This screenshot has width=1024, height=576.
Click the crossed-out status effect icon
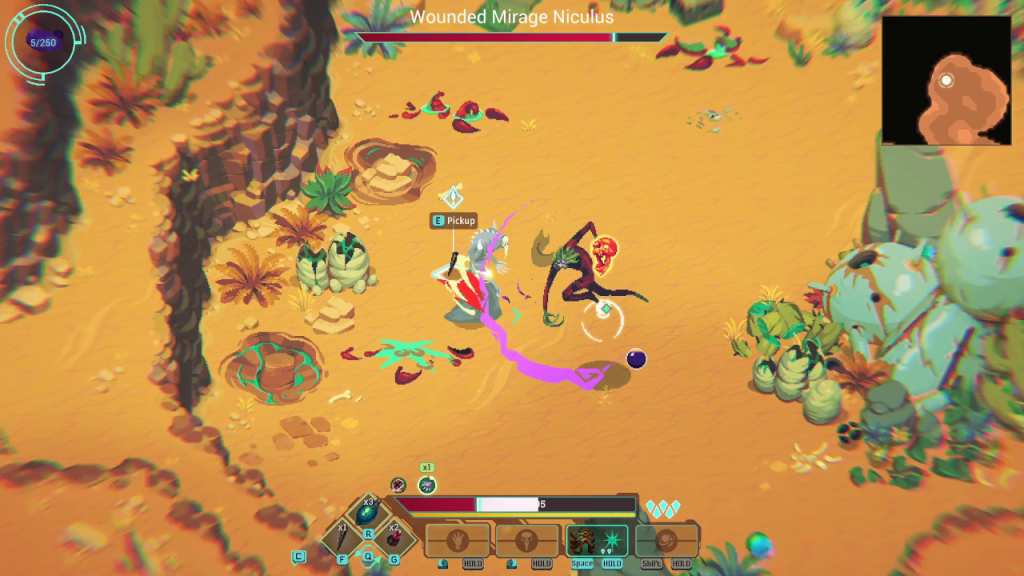click(x=398, y=485)
